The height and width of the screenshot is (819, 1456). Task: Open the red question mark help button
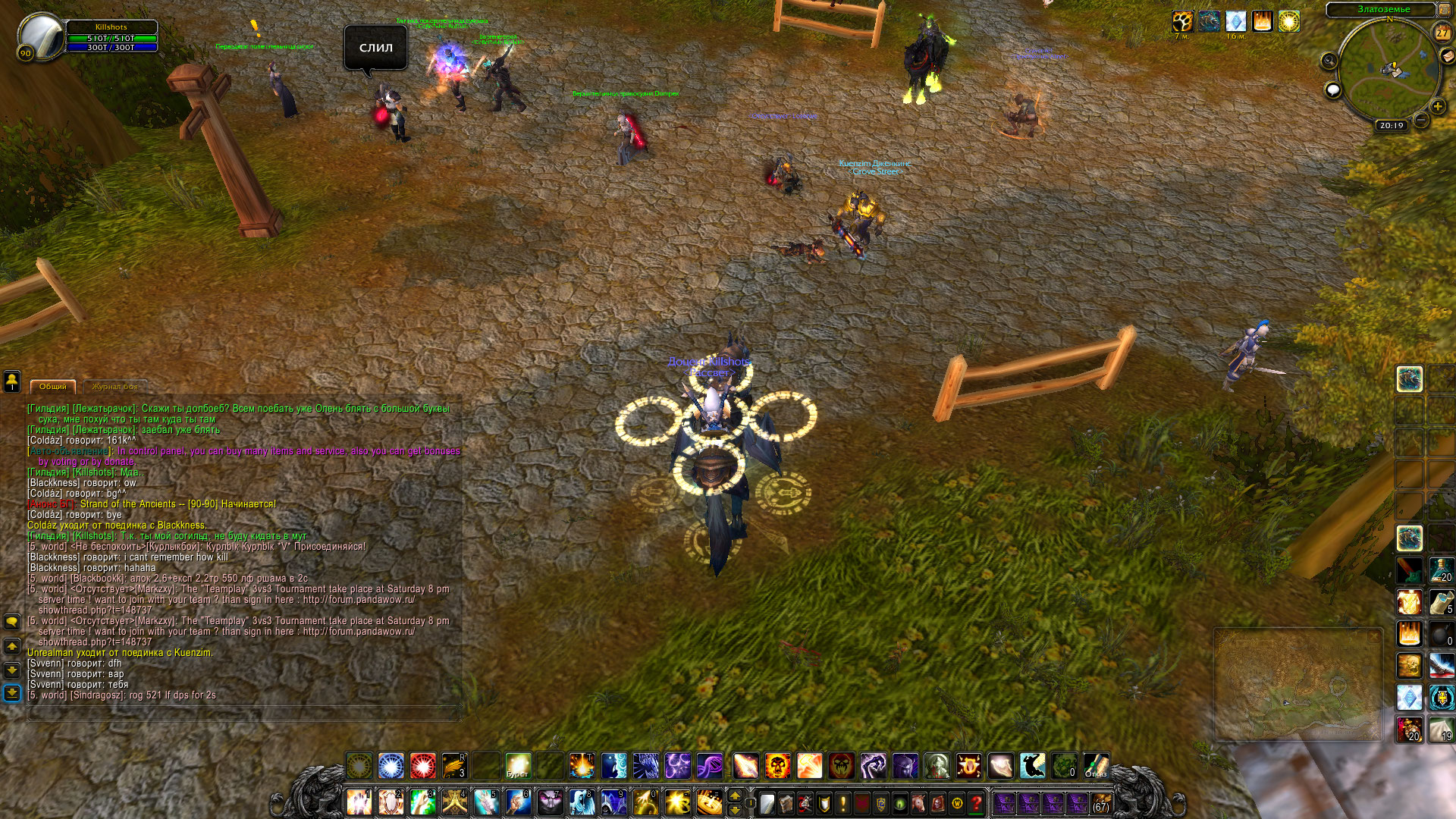tap(977, 803)
